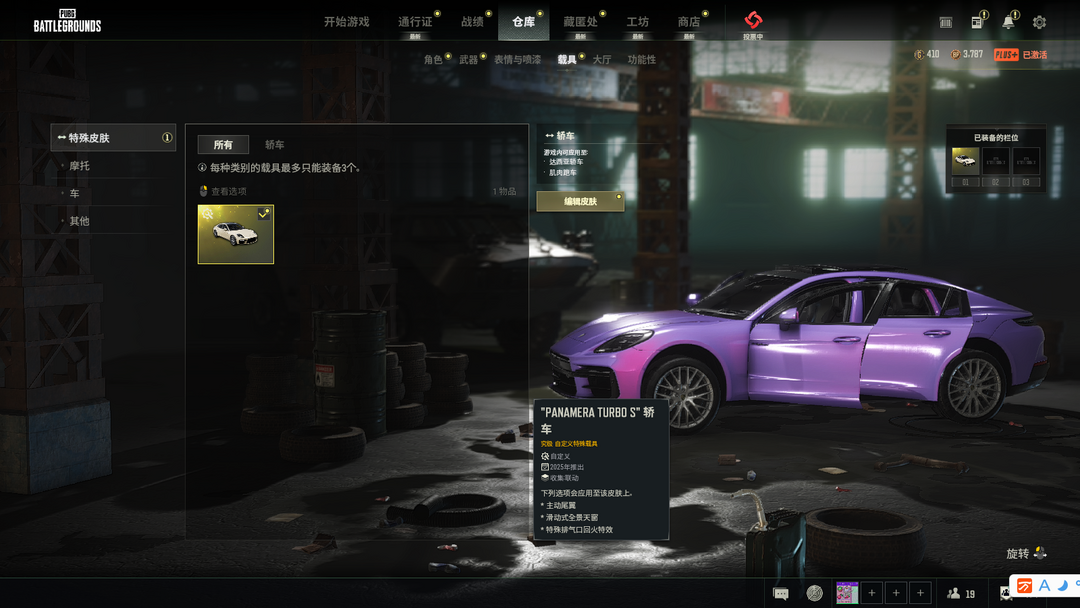Choose the 摩托 motorcycle category
Image resolution: width=1080 pixels, height=608 pixels.
pyautogui.click(x=79, y=166)
